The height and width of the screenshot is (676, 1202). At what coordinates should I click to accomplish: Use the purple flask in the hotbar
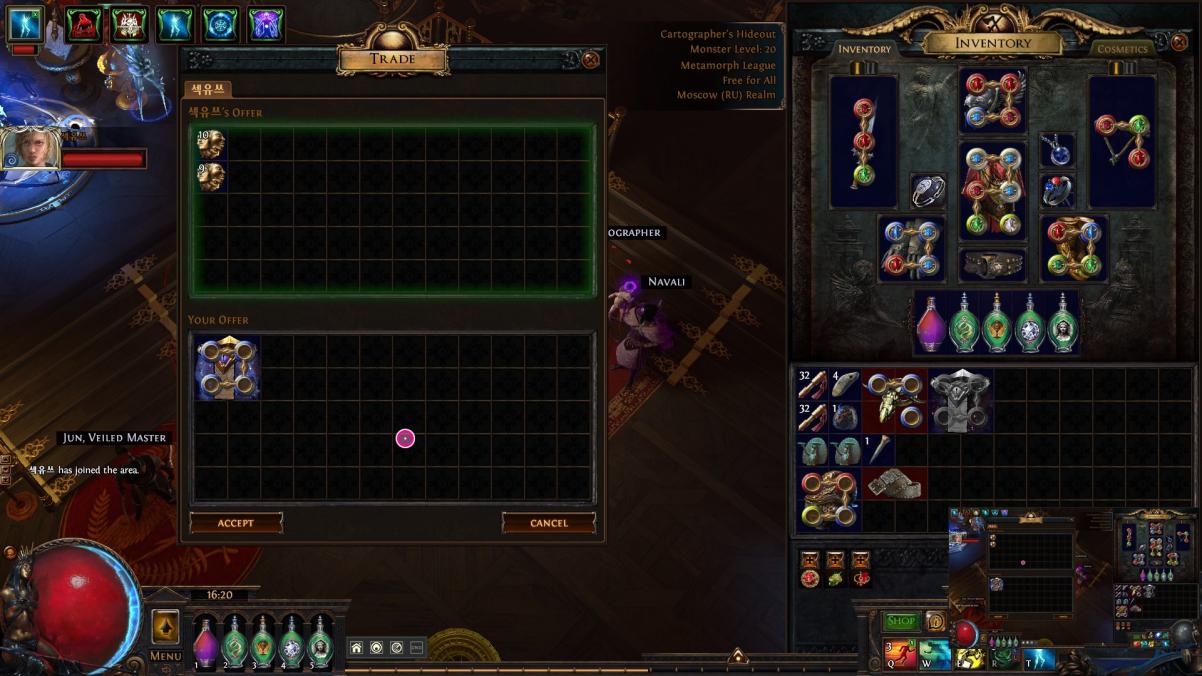point(205,641)
